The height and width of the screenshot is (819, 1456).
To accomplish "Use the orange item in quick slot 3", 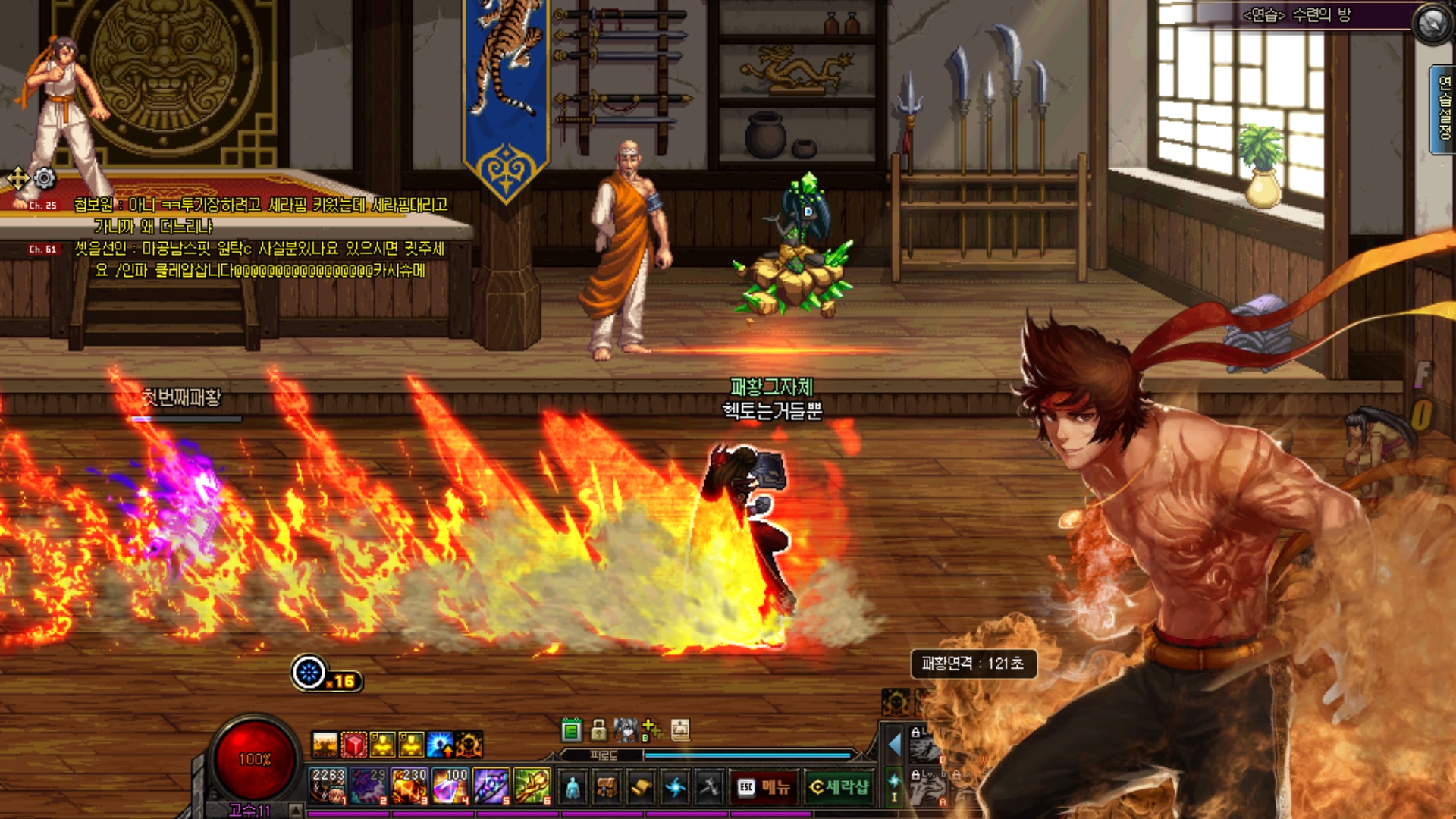I will point(409,785).
